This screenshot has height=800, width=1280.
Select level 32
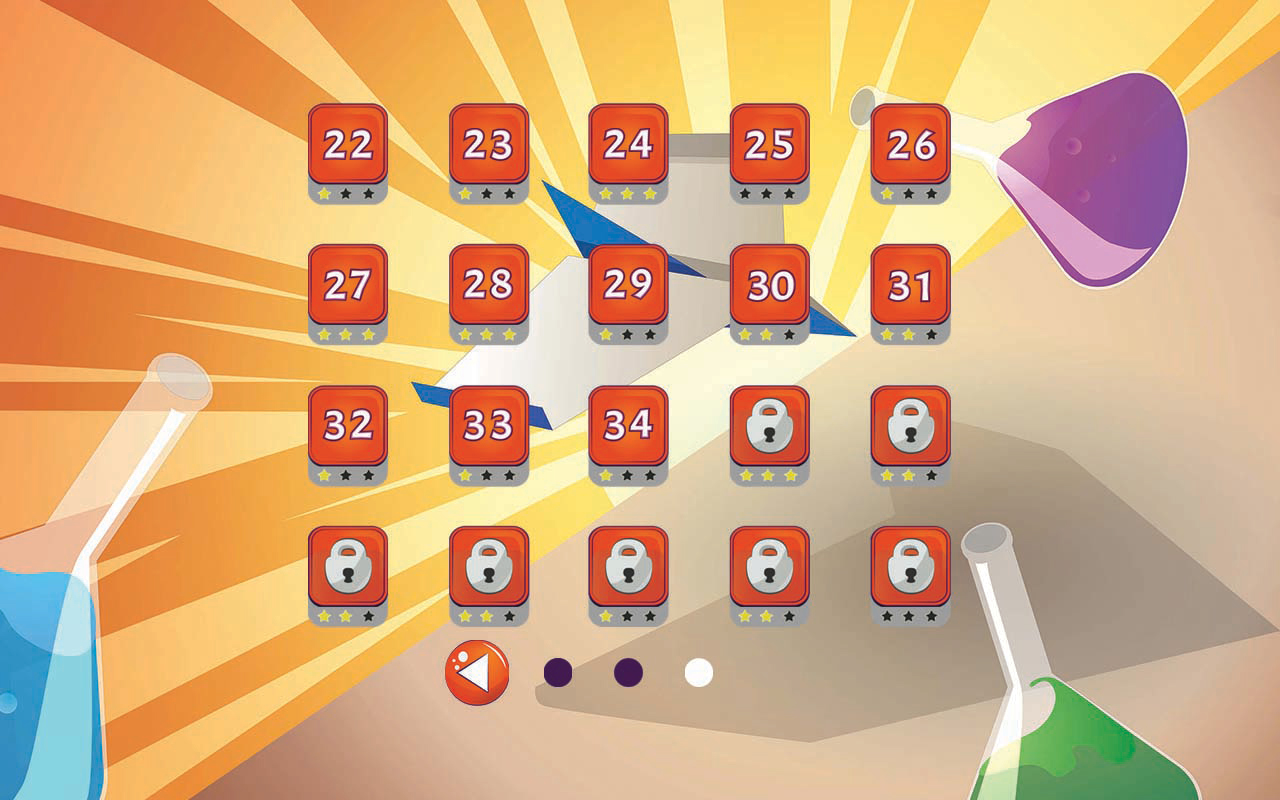[x=346, y=428]
